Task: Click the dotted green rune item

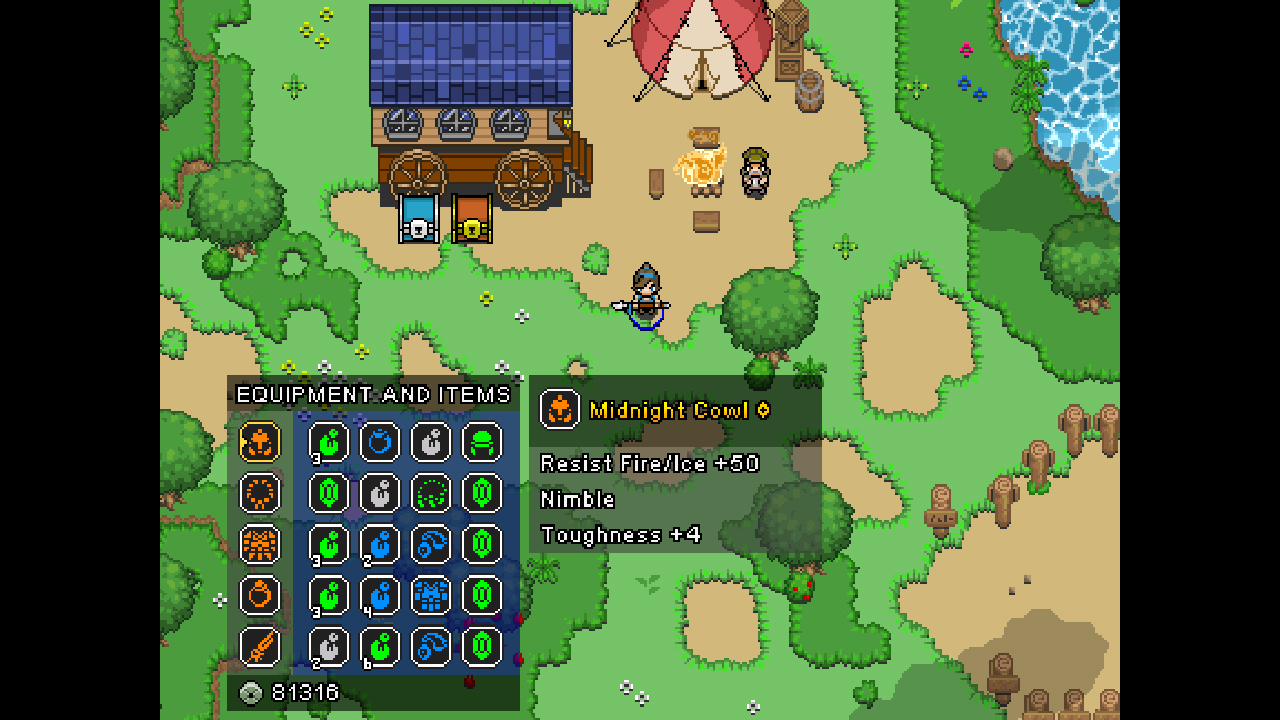Action: point(430,493)
